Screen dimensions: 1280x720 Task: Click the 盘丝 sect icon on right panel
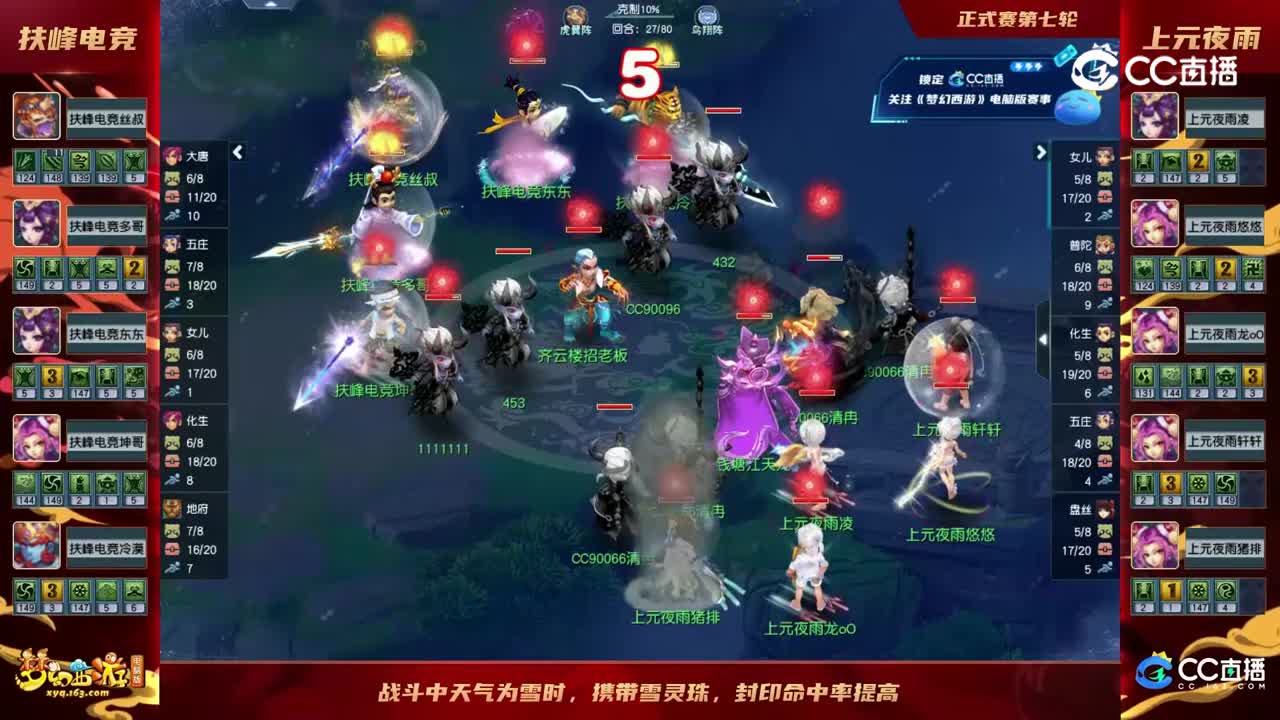[1103, 511]
